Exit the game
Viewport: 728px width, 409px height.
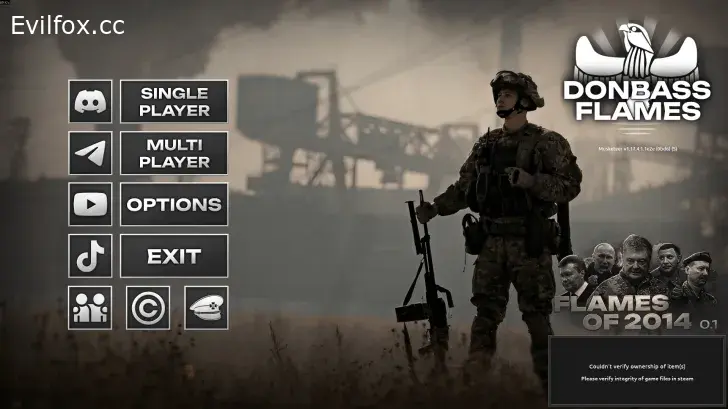(x=174, y=256)
